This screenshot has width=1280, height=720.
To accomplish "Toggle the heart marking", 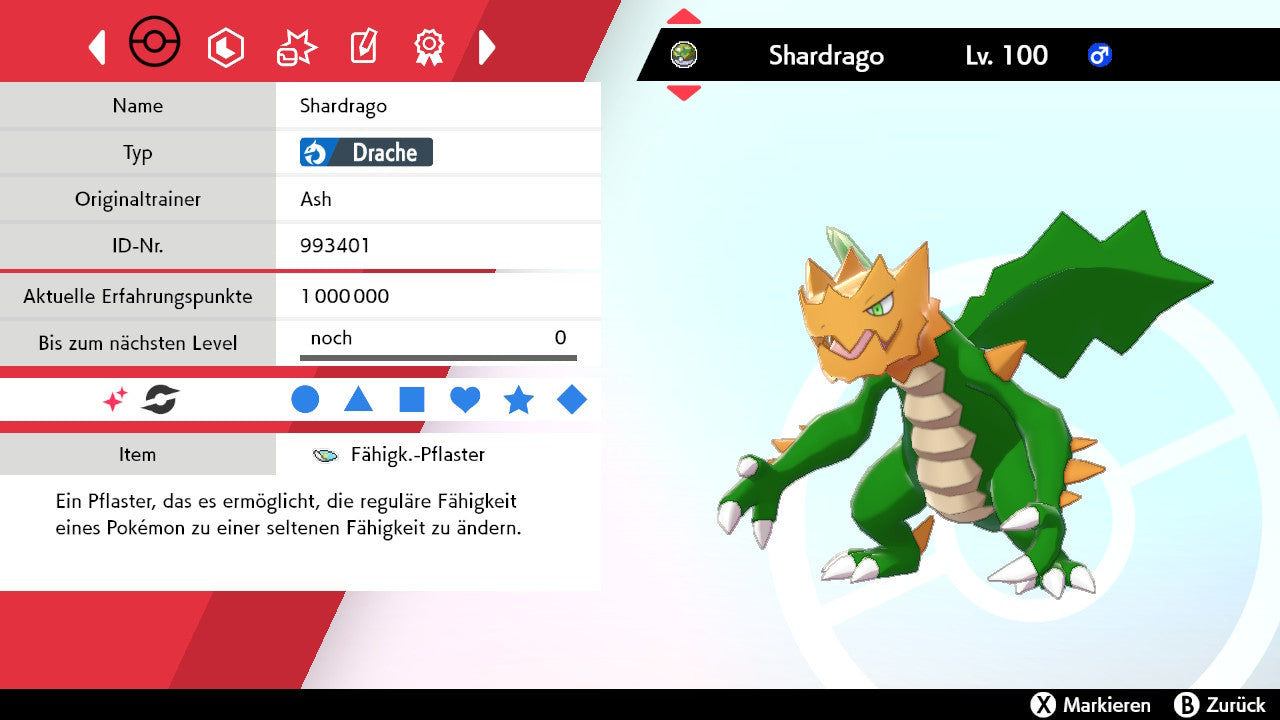I will point(465,400).
